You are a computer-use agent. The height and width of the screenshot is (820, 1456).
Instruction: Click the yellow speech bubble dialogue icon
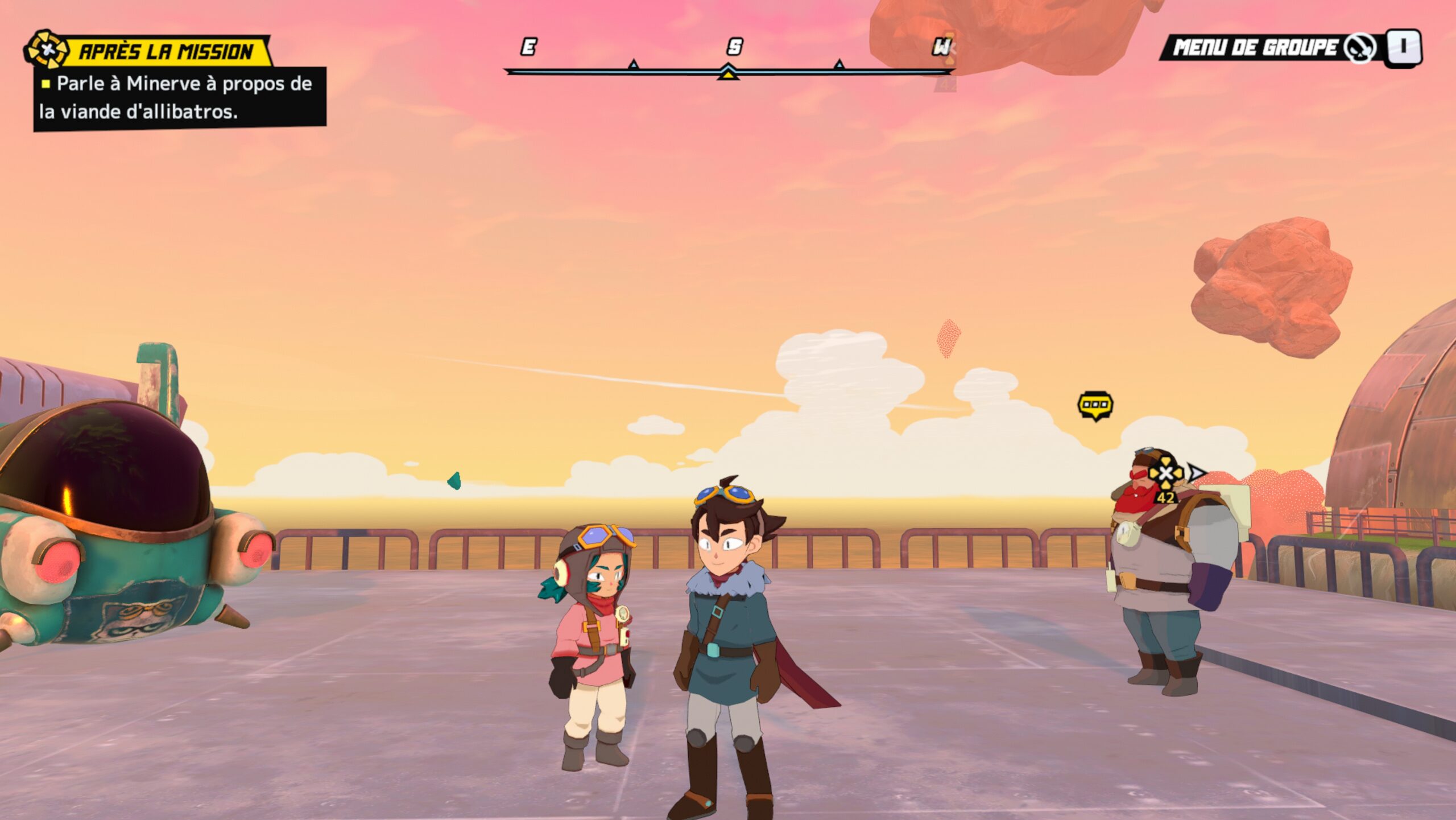tap(1095, 406)
